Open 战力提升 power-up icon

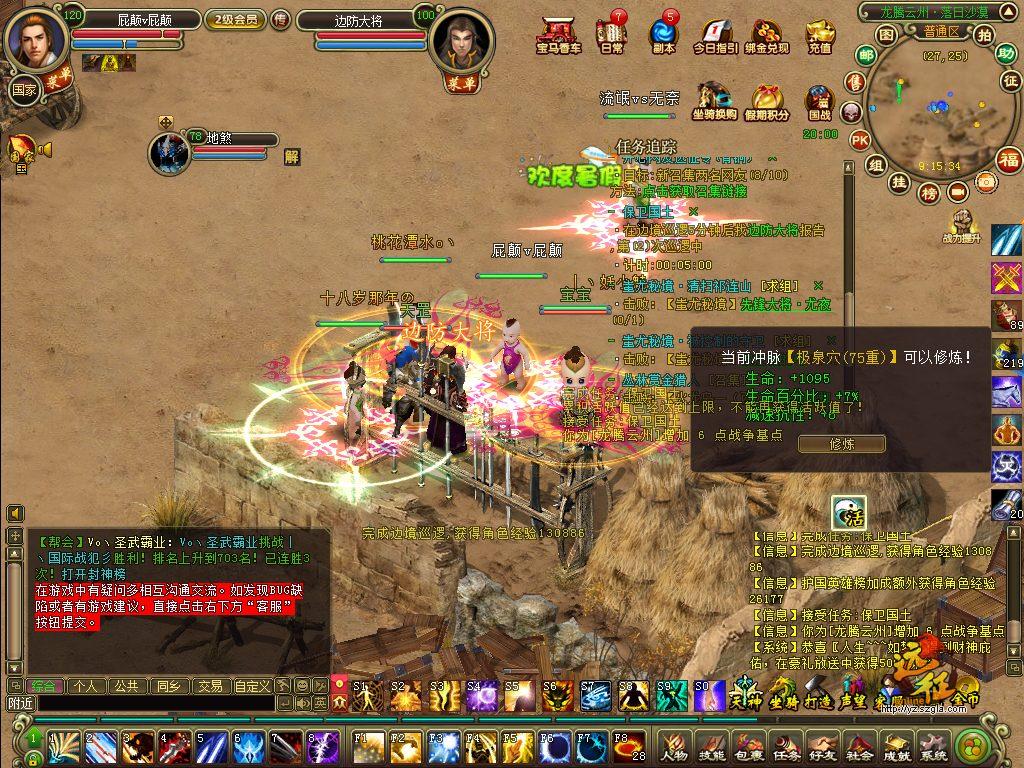(964, 225)
